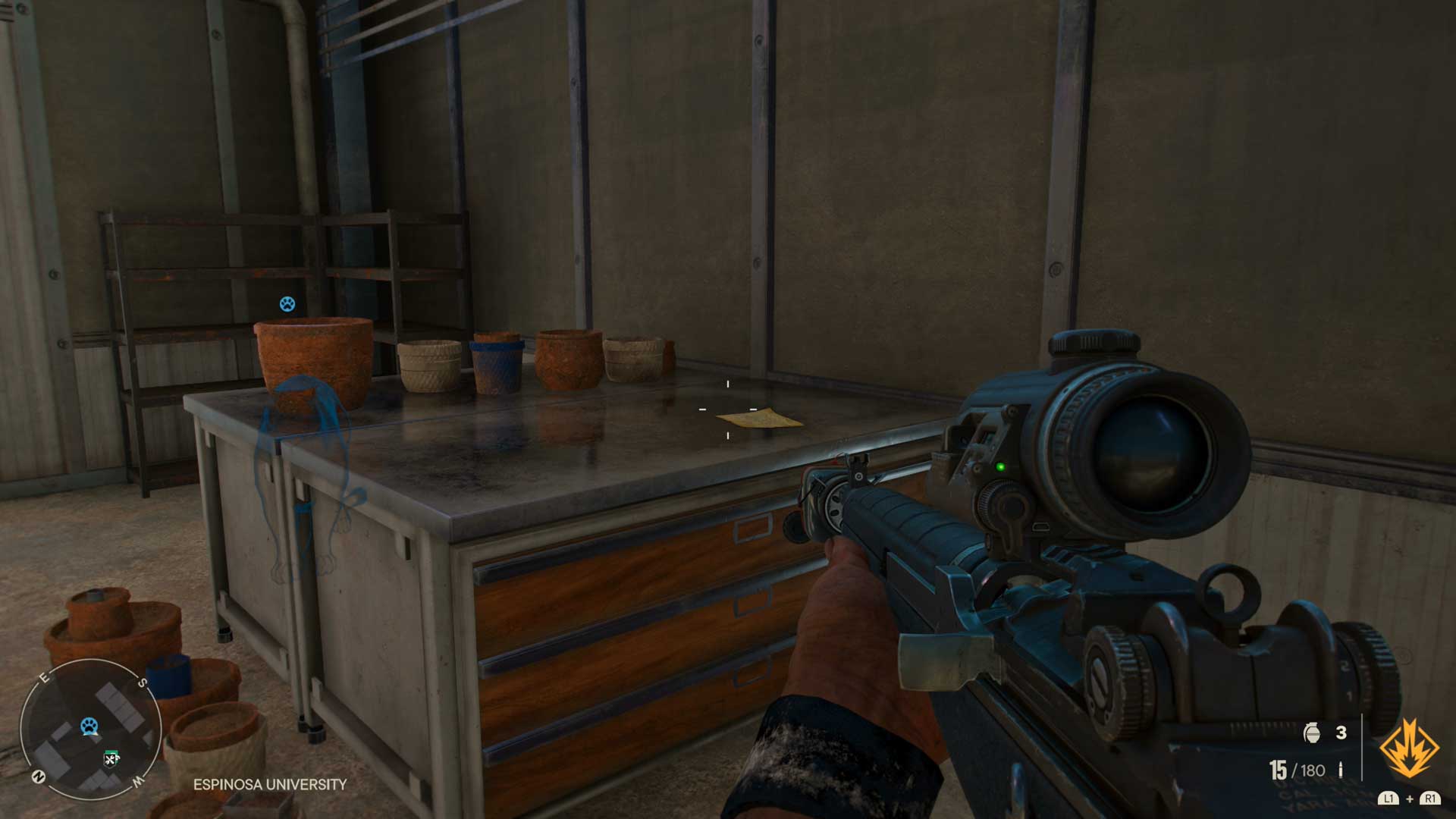Select the workbench tools marker on the minimap
This screenshot has height=819, width=1456.
pos(111,758)
